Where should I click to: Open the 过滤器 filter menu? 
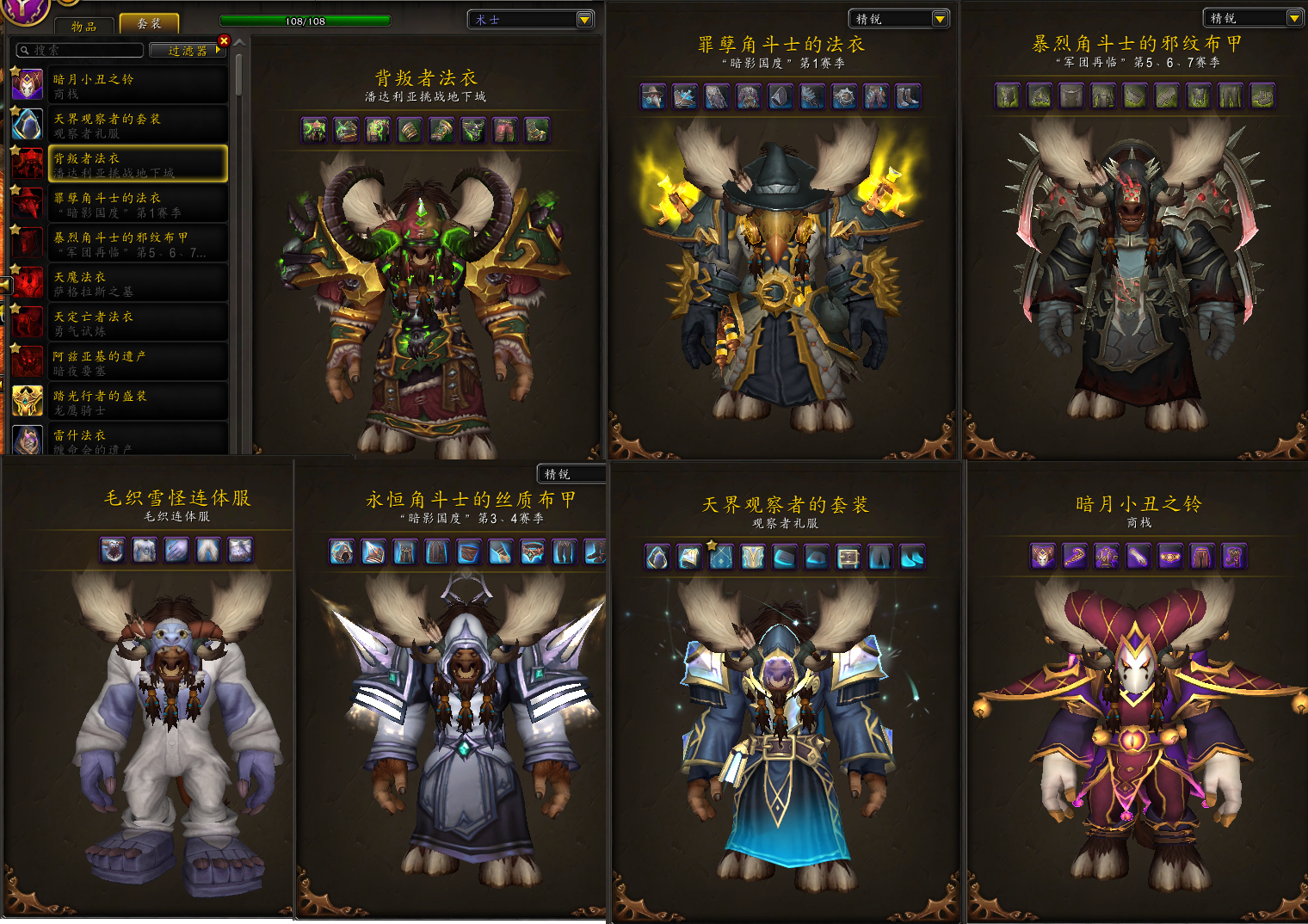pyautogui.click(x=187, y=51)
